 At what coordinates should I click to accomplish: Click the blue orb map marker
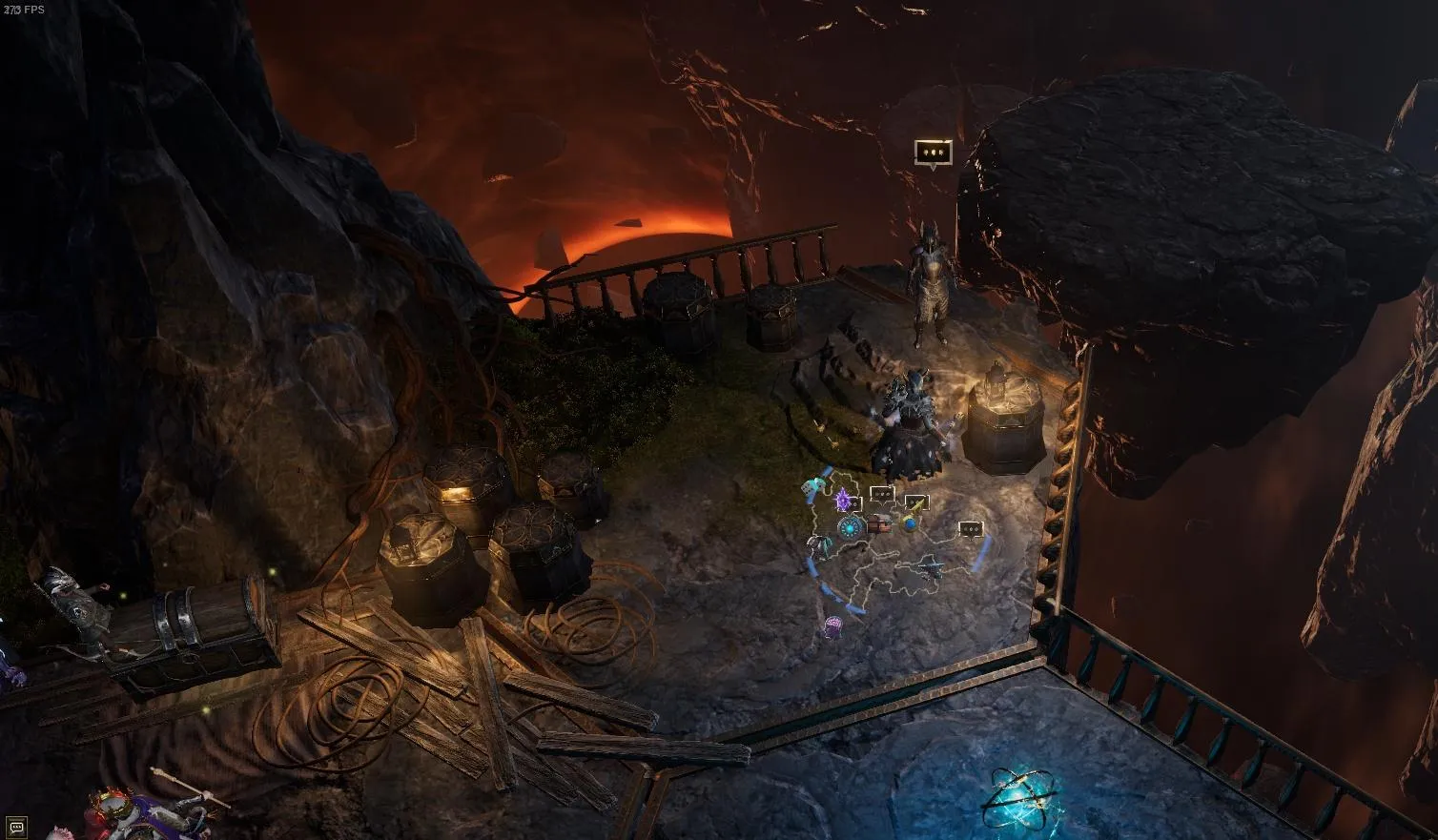pos(911,522)
